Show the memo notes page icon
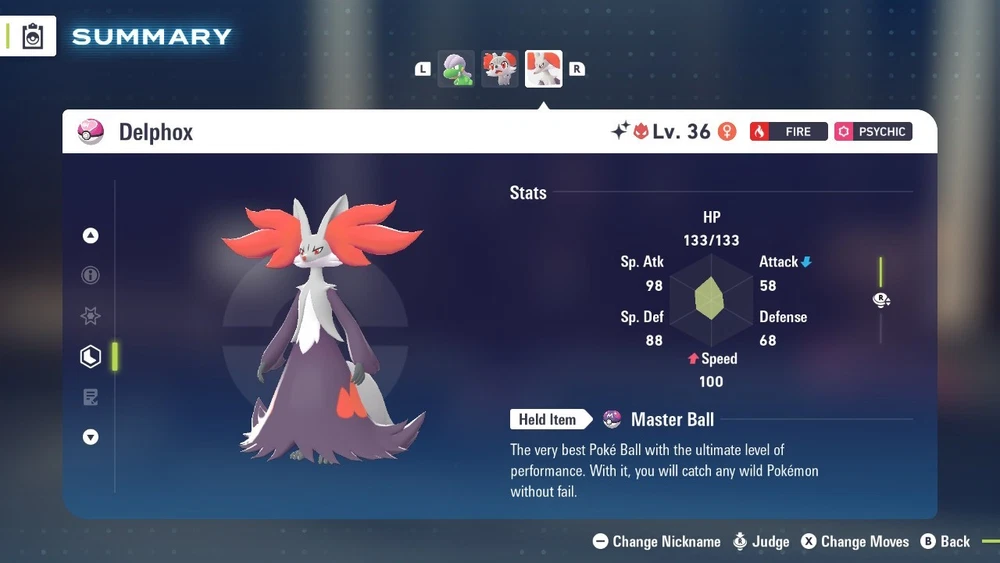The width and height of the screenshot is (1000, 563). click(x=91, y=397)
